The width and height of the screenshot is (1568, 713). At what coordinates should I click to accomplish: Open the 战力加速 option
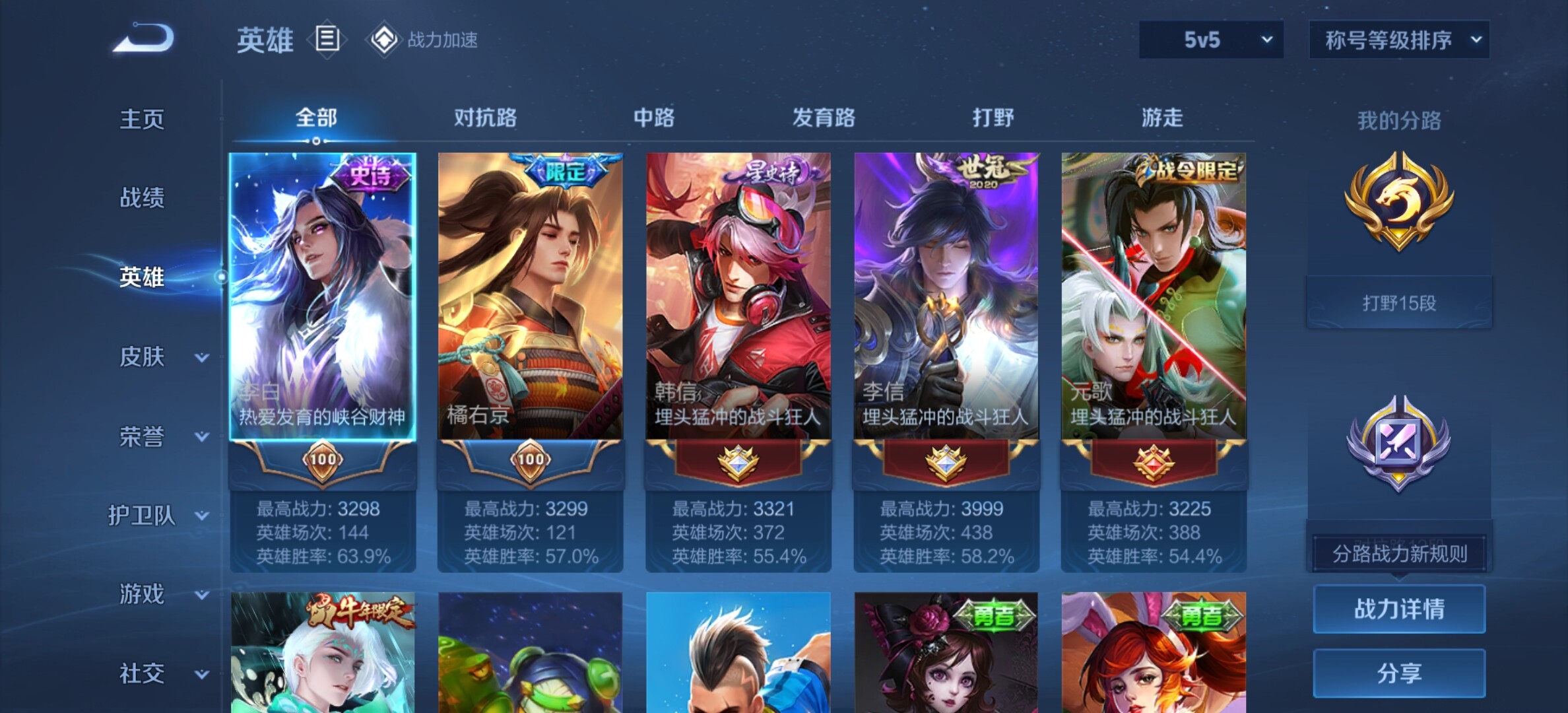pyautogui.click(x=424, y=40)
